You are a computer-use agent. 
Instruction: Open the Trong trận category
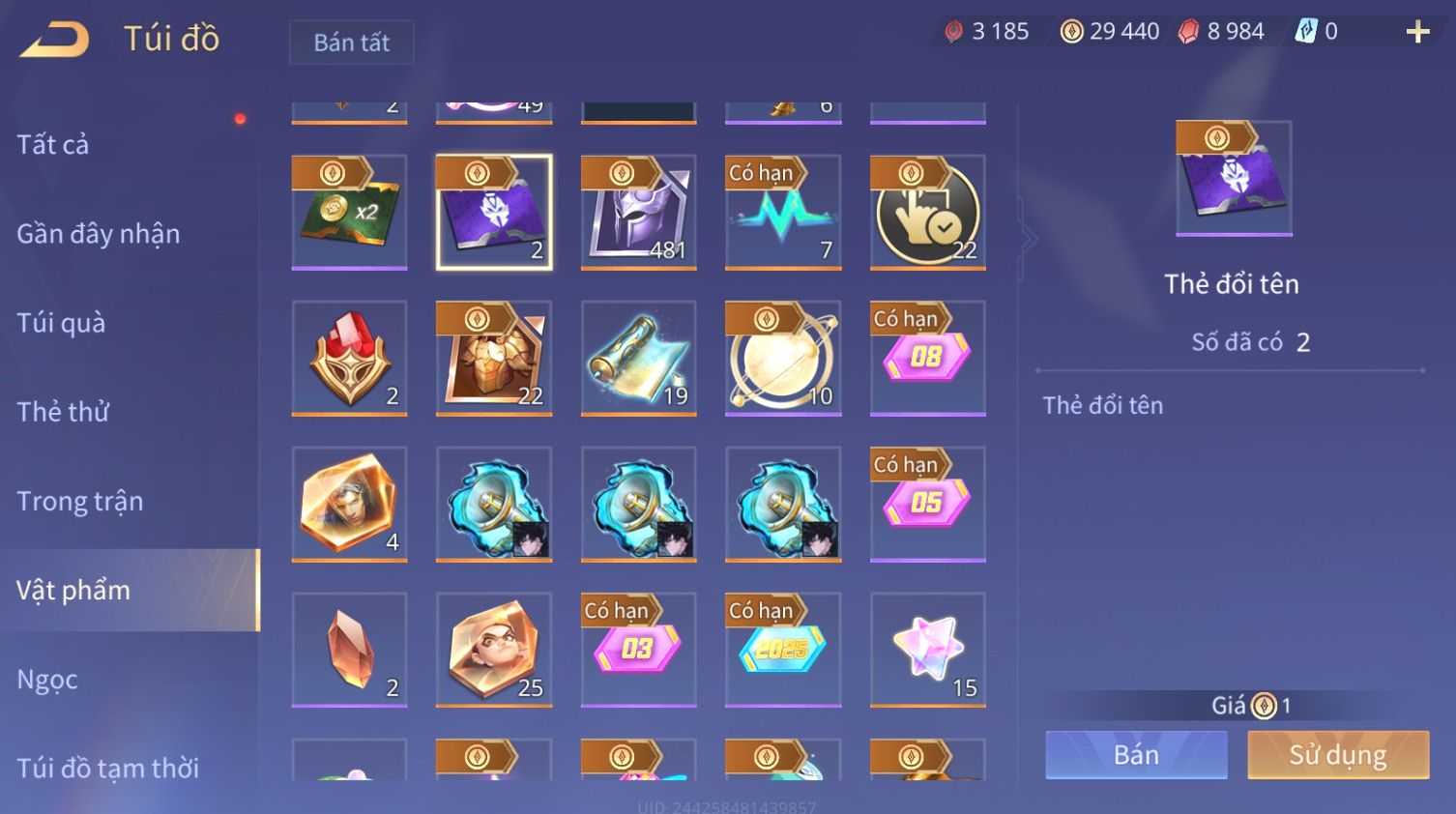79,501
